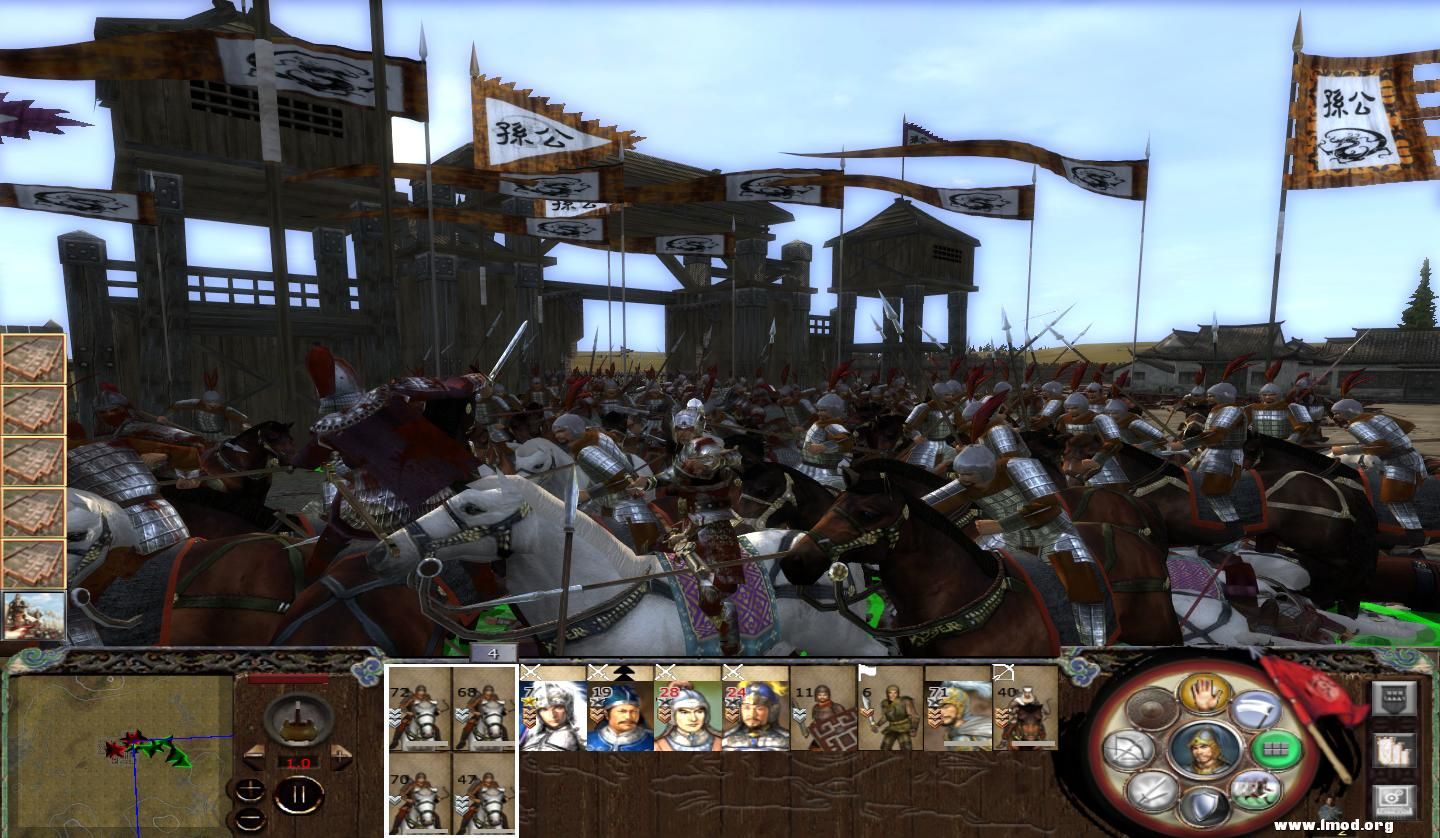This screenshot has height=838, width=1440.
Task: Activate the halt hand command
Action: coord(1203,694)
